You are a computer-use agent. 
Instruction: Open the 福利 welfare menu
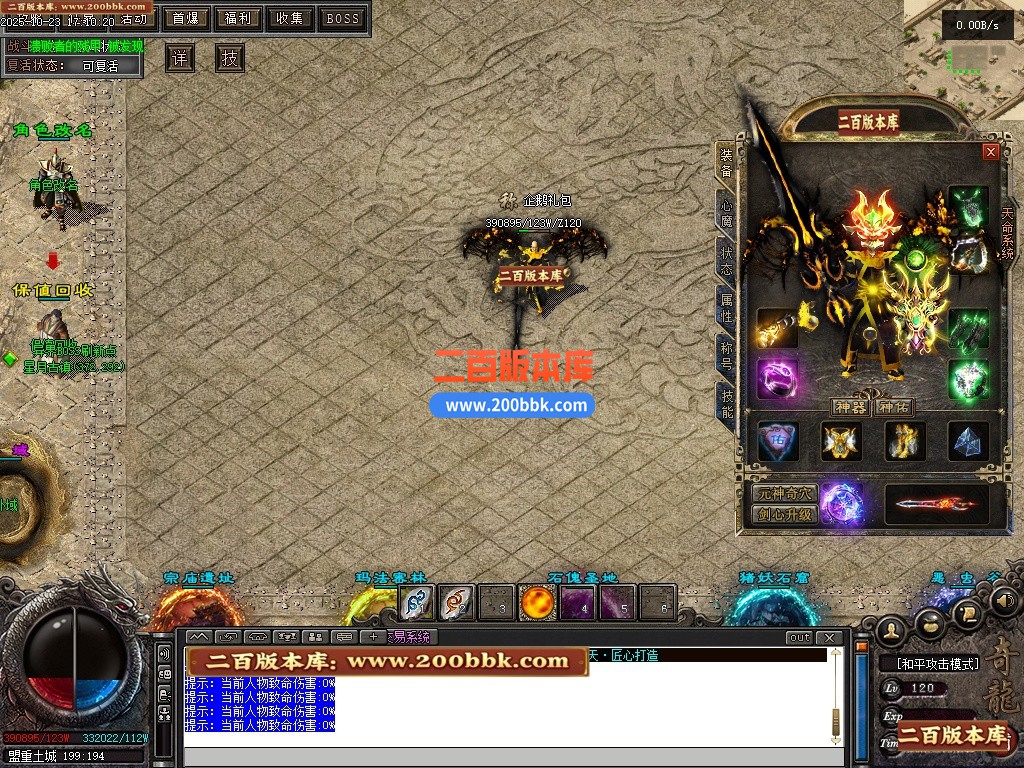[238, 18]
